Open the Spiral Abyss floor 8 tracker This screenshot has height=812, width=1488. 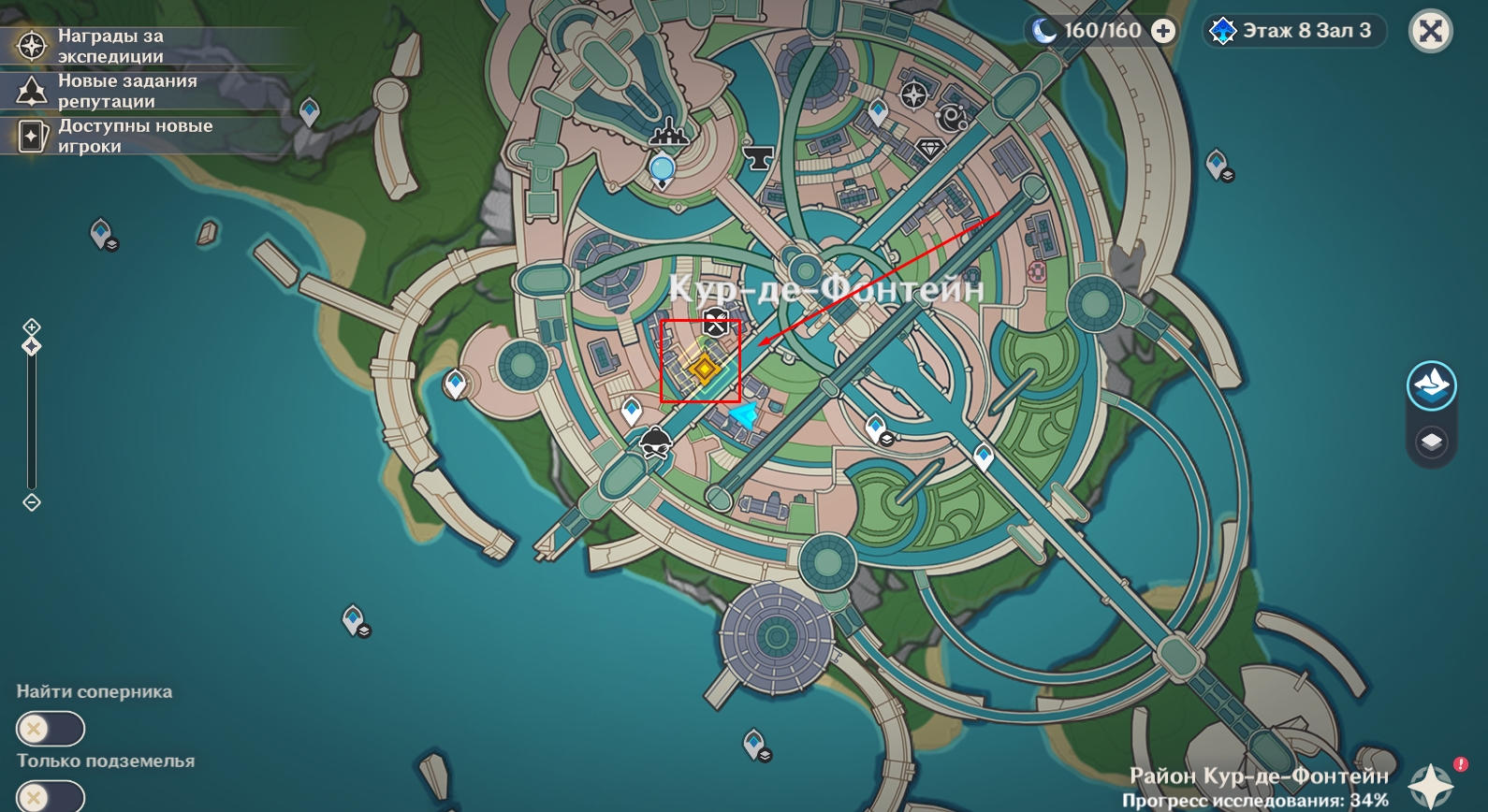click(x=1294, y=31)
